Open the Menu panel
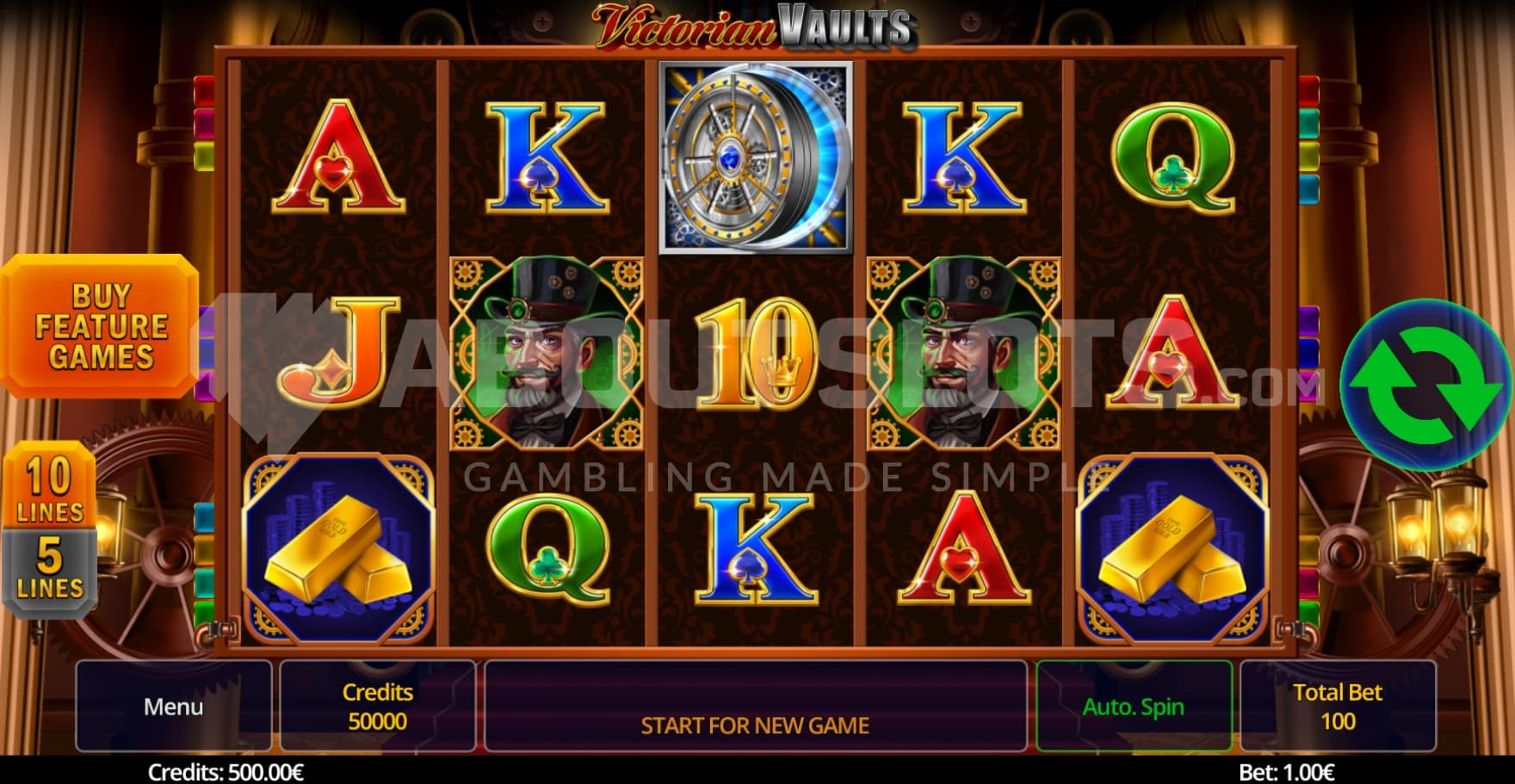Image resolution: width=1515 pixels, height=784 pixels. point(173,707)
